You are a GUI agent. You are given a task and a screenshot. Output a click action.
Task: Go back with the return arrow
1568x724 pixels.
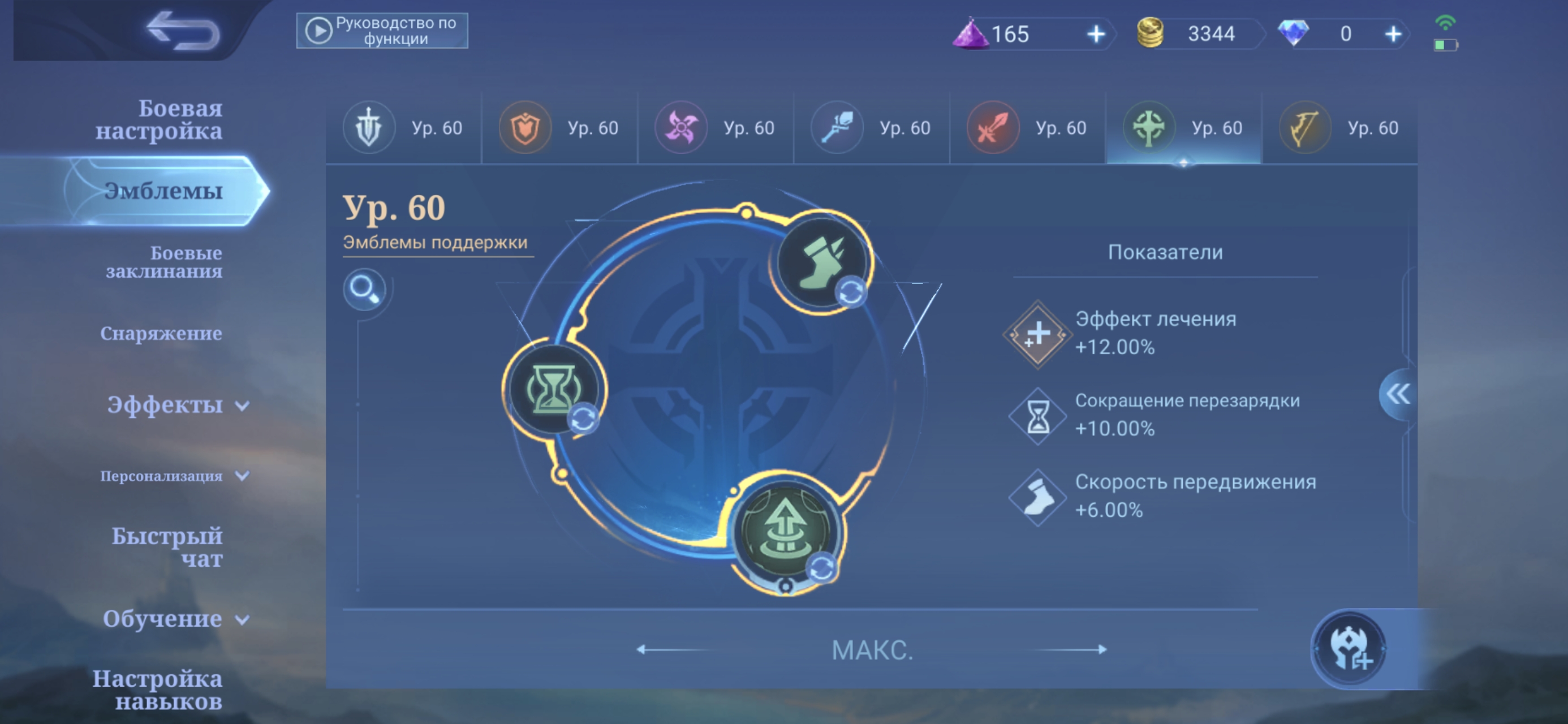tap(183, 31)
